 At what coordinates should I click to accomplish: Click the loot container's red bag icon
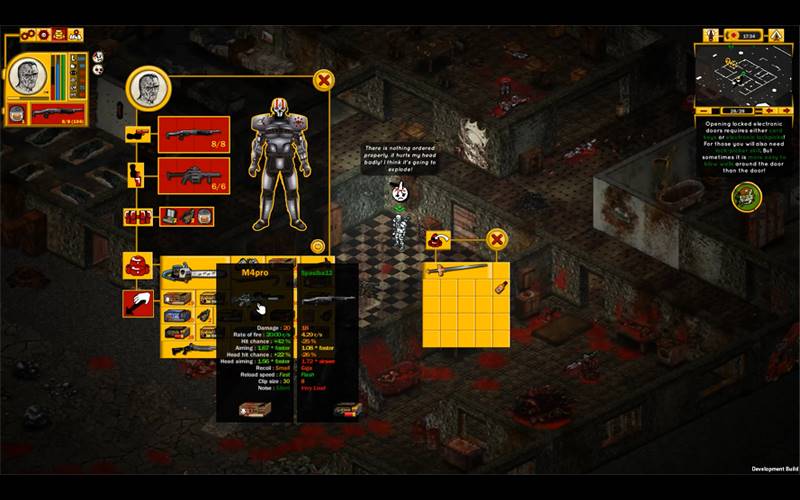438,239
